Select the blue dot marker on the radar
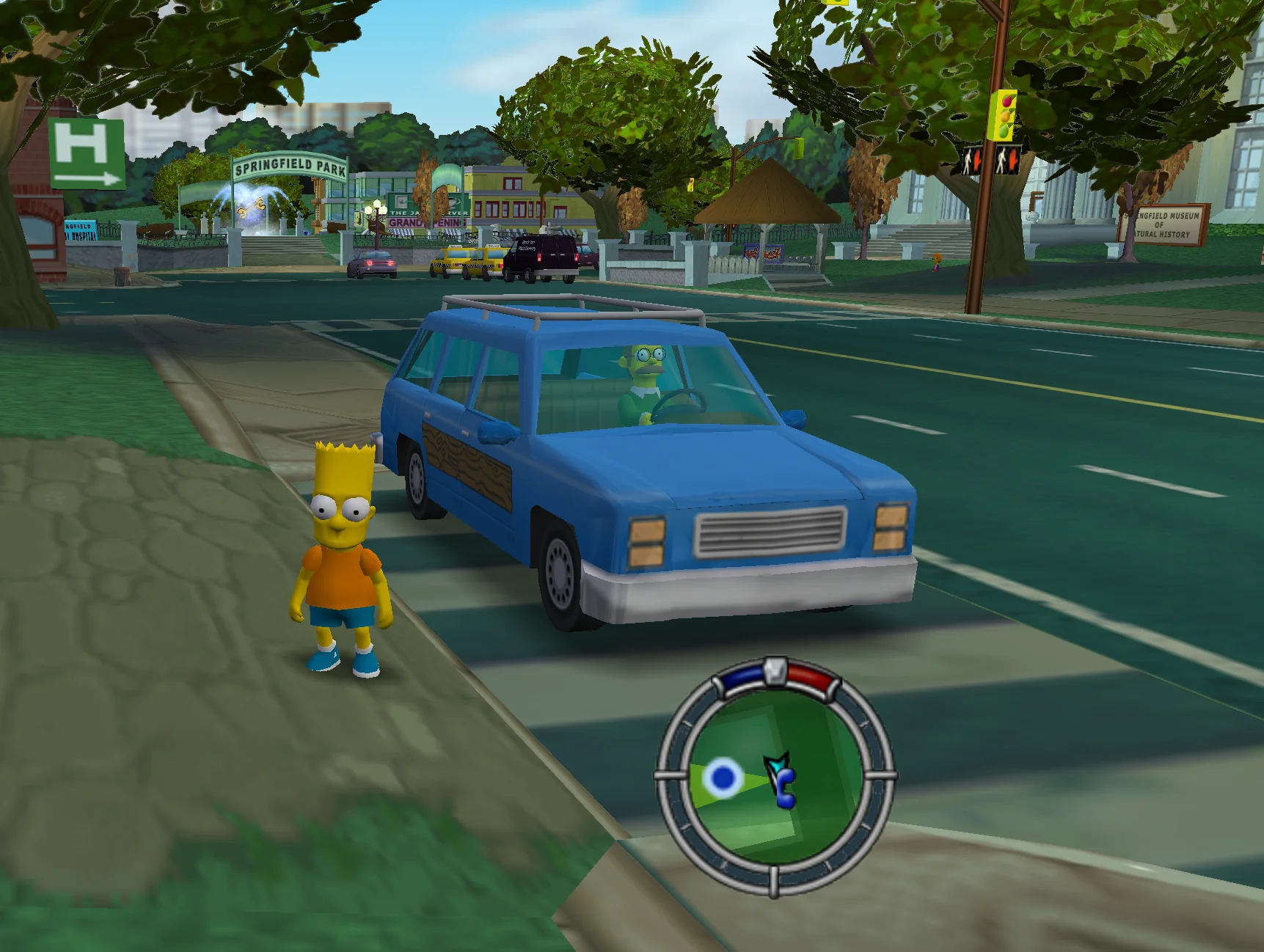This screenshot has width=1264, height=952. click(723, 777)
